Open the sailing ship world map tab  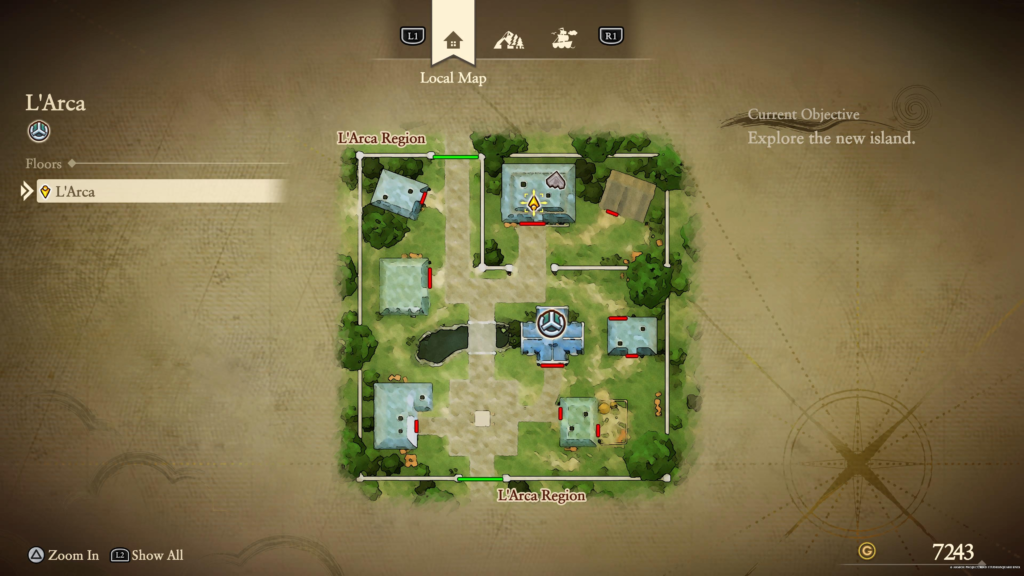click(x=565, y=40)
